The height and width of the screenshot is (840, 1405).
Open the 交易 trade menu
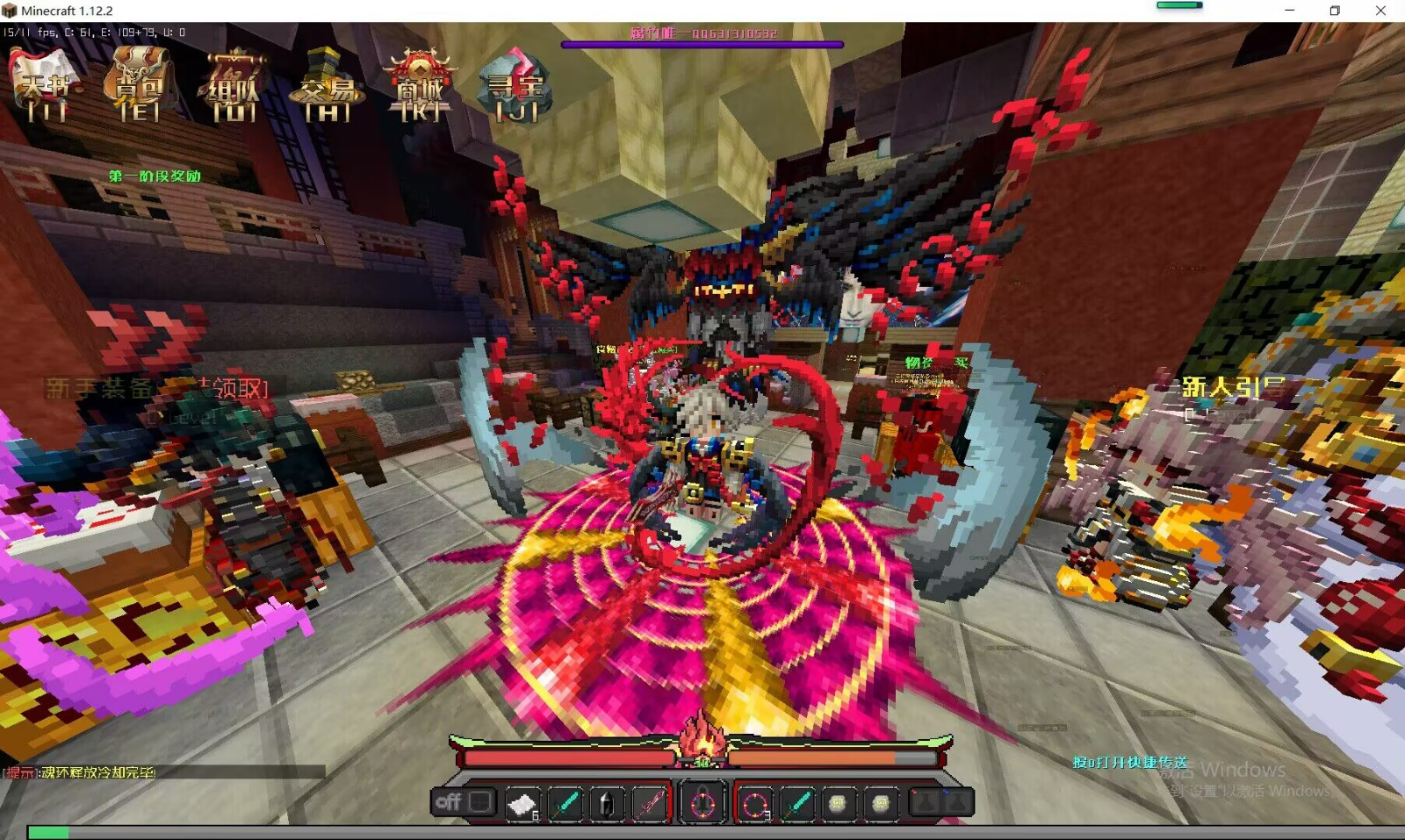pos(327,85)
